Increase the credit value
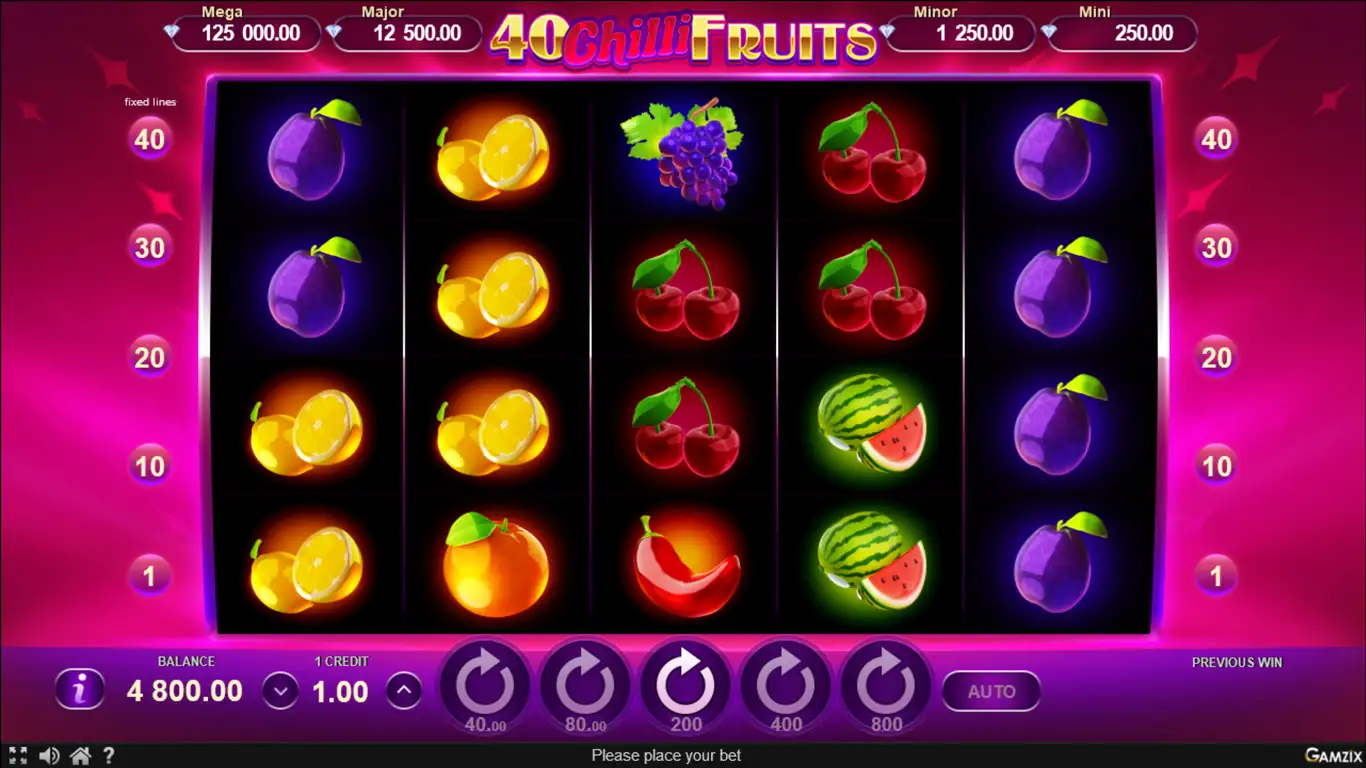Viewport: 1366px width, 768px height. (x=403, y=690)
